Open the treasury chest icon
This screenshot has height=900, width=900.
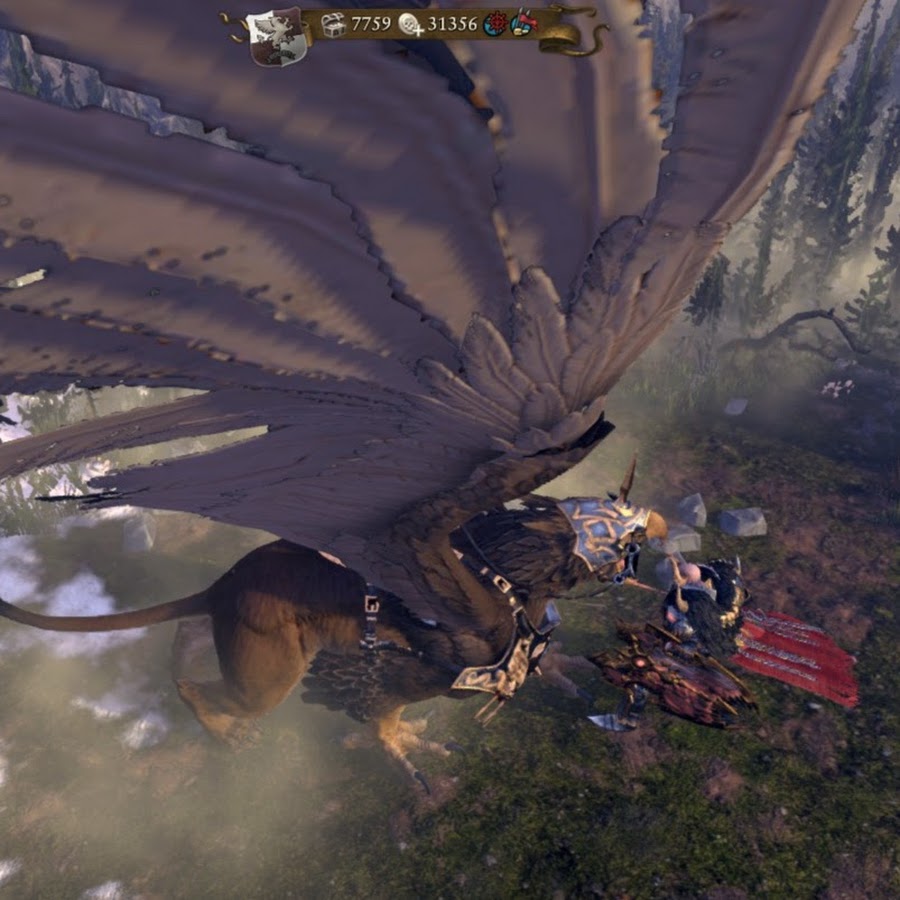[x=333, y=24]
